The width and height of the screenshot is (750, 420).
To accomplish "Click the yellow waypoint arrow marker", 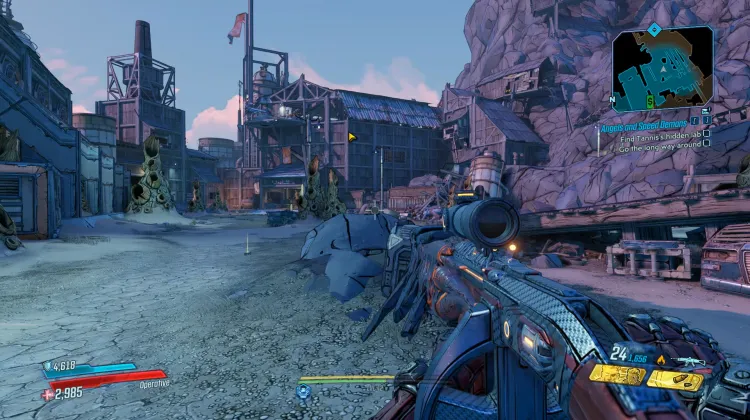I will pos(352,137).
